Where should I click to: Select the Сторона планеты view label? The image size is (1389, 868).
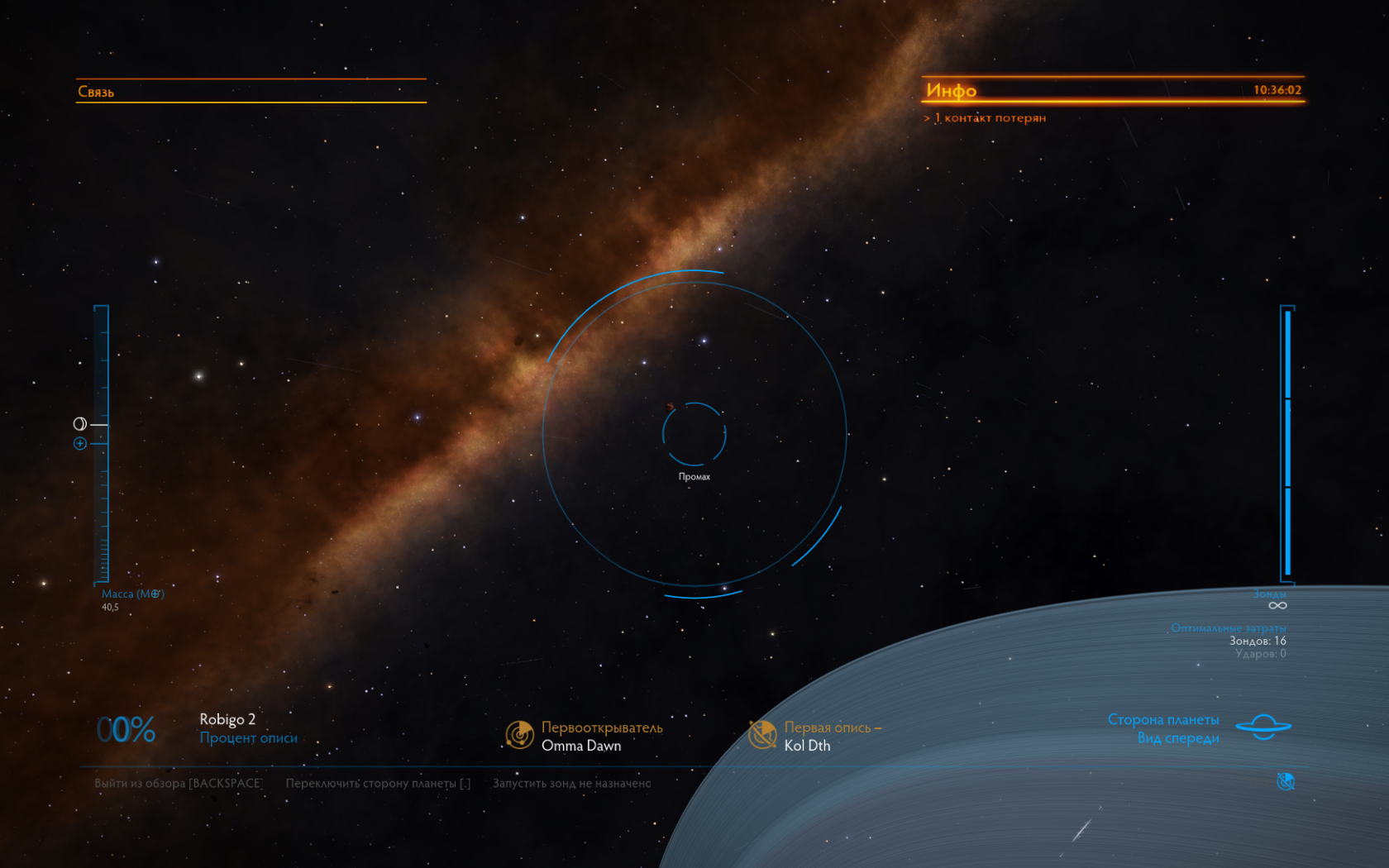[1162, 720]
